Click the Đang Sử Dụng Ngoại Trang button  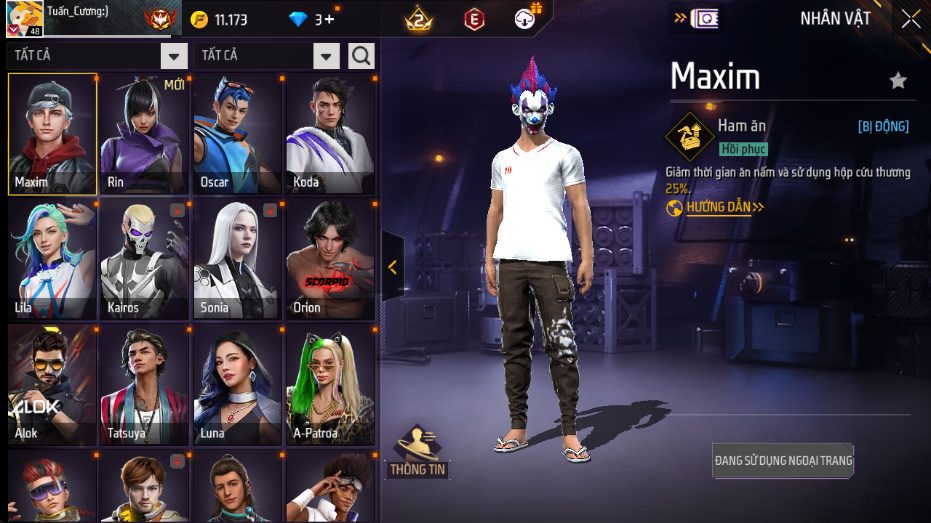click(783, 460)
